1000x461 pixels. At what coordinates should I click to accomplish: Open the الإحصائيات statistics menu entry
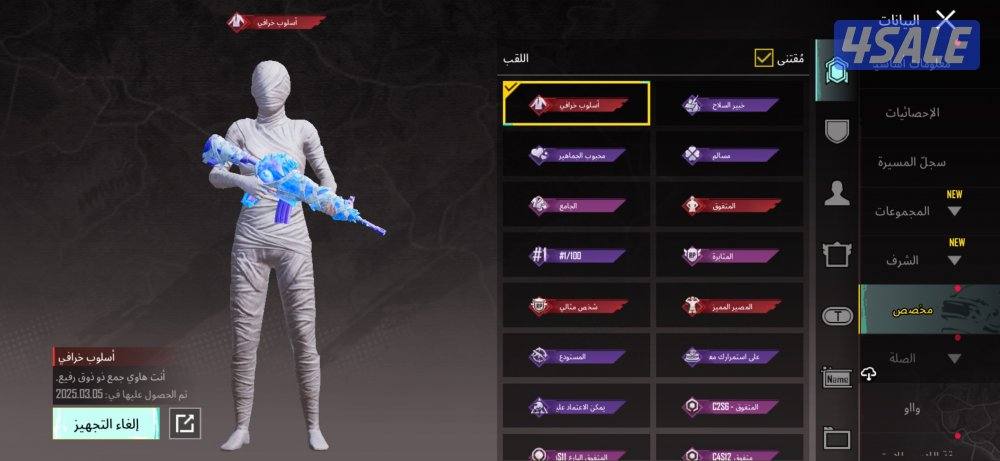(912, 113)
